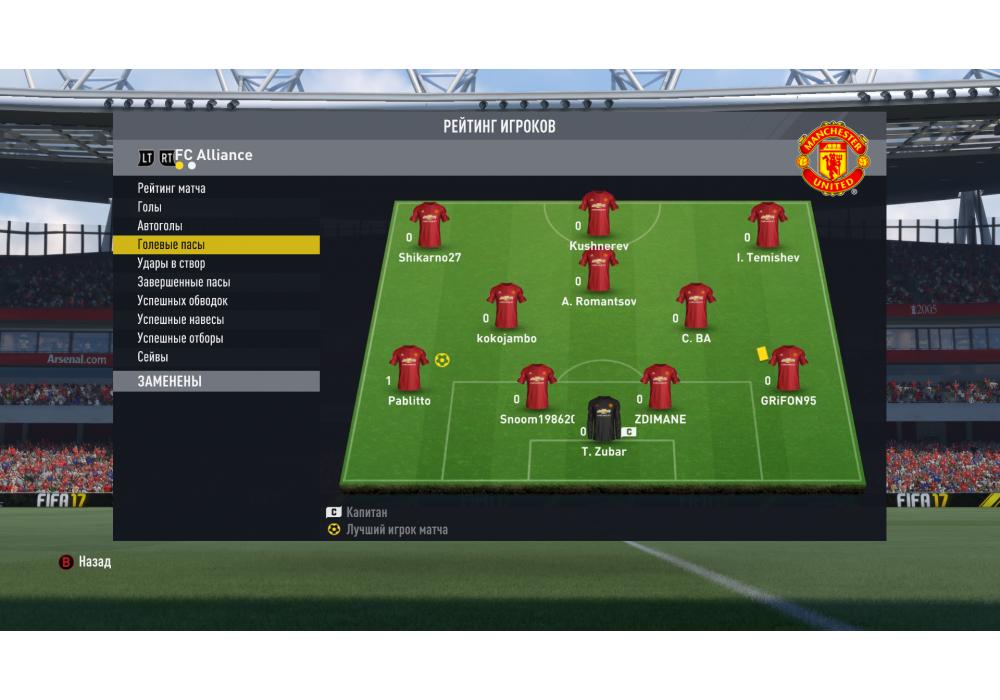Show Завершенные пасы stat
1000x700 pixels.
coord(184,282)
